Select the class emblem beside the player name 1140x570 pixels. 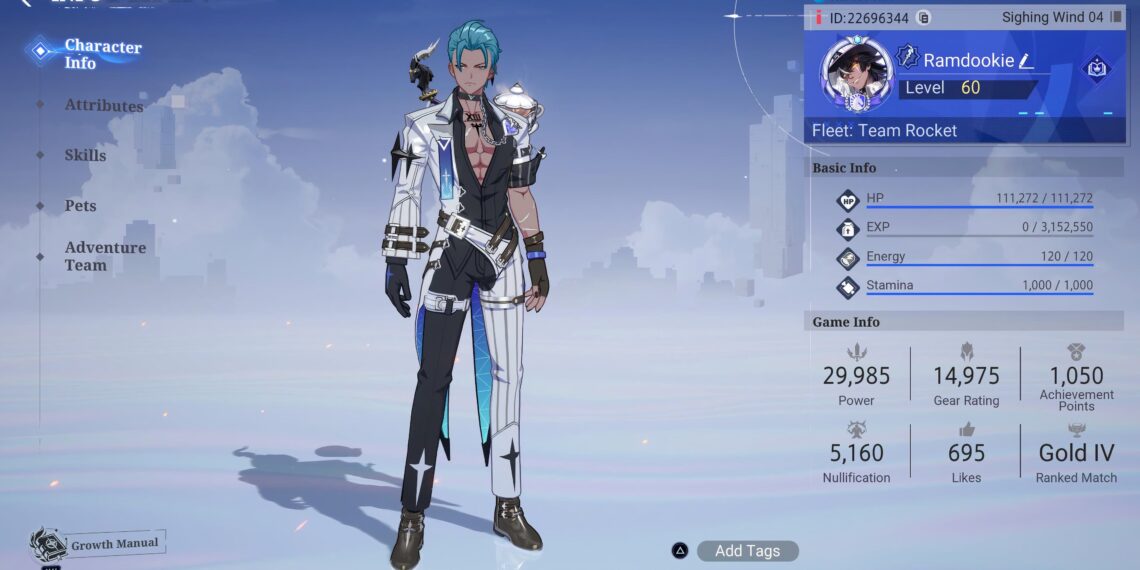[907, 58]
